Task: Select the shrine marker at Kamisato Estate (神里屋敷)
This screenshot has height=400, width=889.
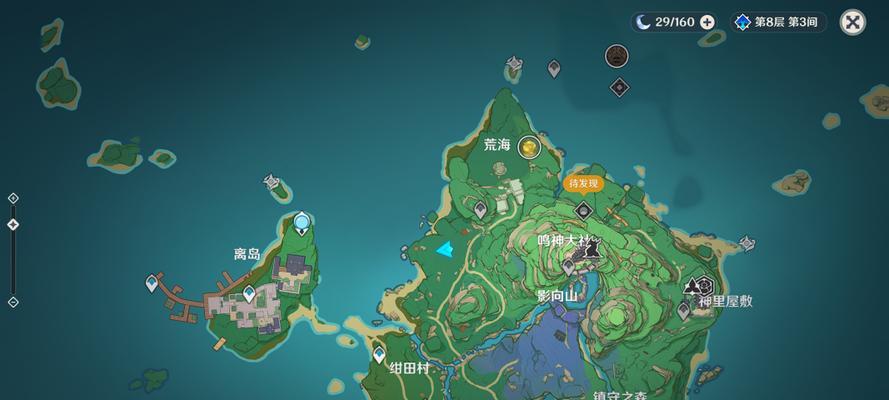Action: coord(700,285)
